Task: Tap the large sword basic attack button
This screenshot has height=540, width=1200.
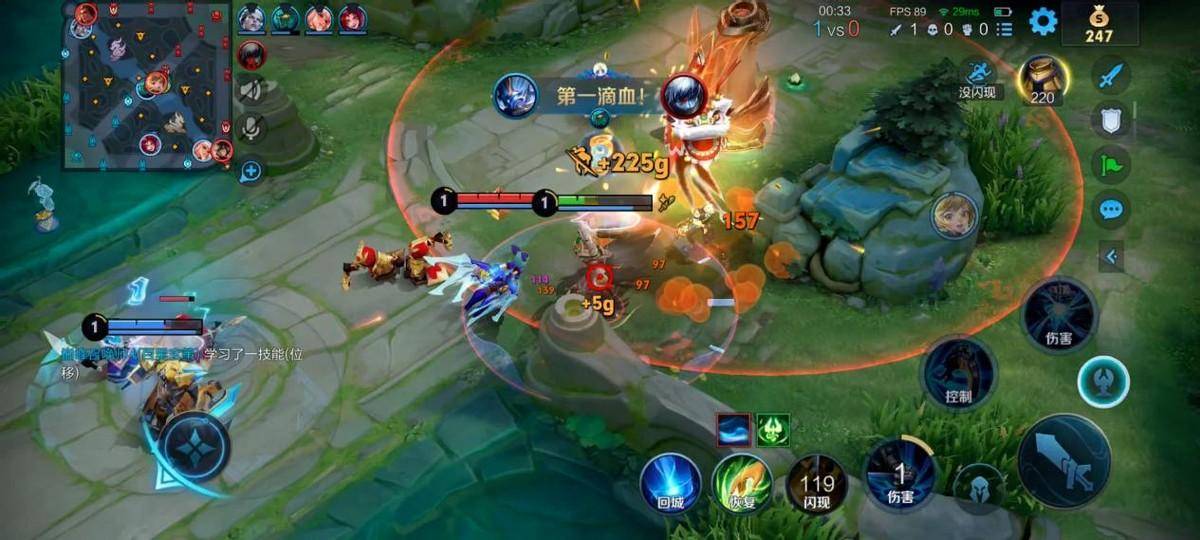Action: 1063,461
